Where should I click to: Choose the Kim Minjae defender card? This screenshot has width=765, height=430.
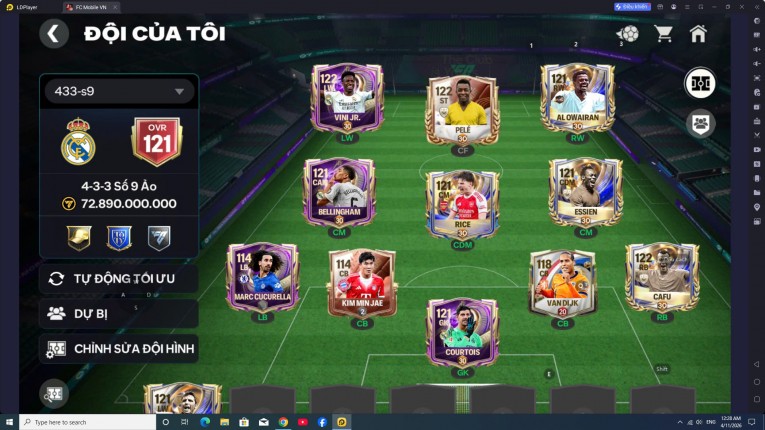[x=362, y=284]
